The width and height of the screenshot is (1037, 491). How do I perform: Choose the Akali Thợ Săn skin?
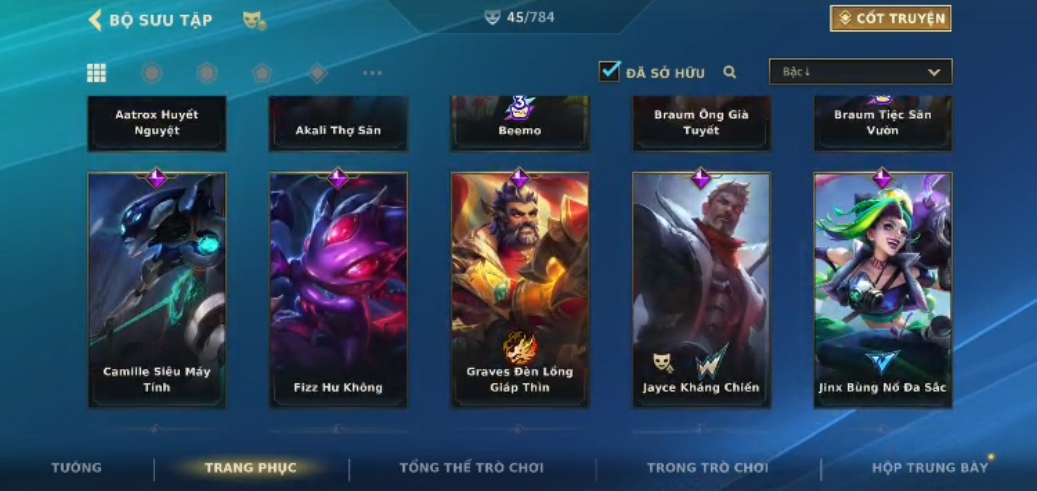(x=338, y=123)
